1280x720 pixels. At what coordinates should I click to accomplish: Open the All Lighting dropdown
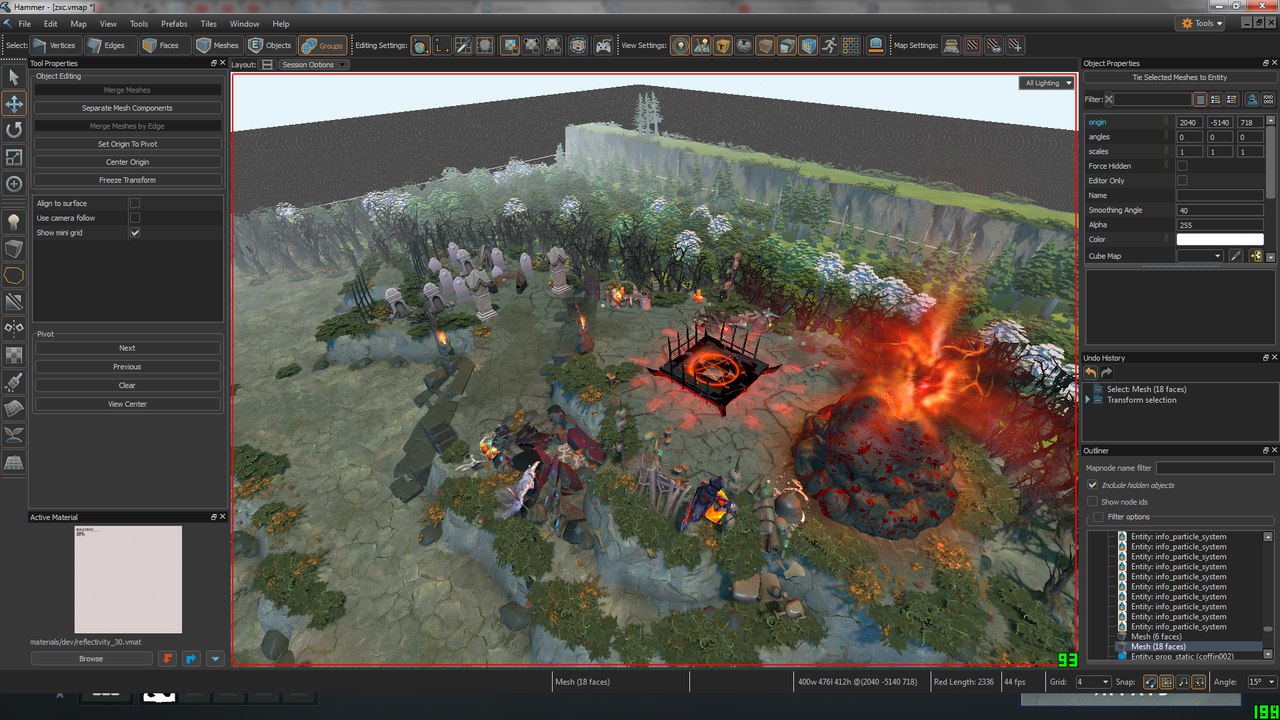click(x=1047, y=83)
